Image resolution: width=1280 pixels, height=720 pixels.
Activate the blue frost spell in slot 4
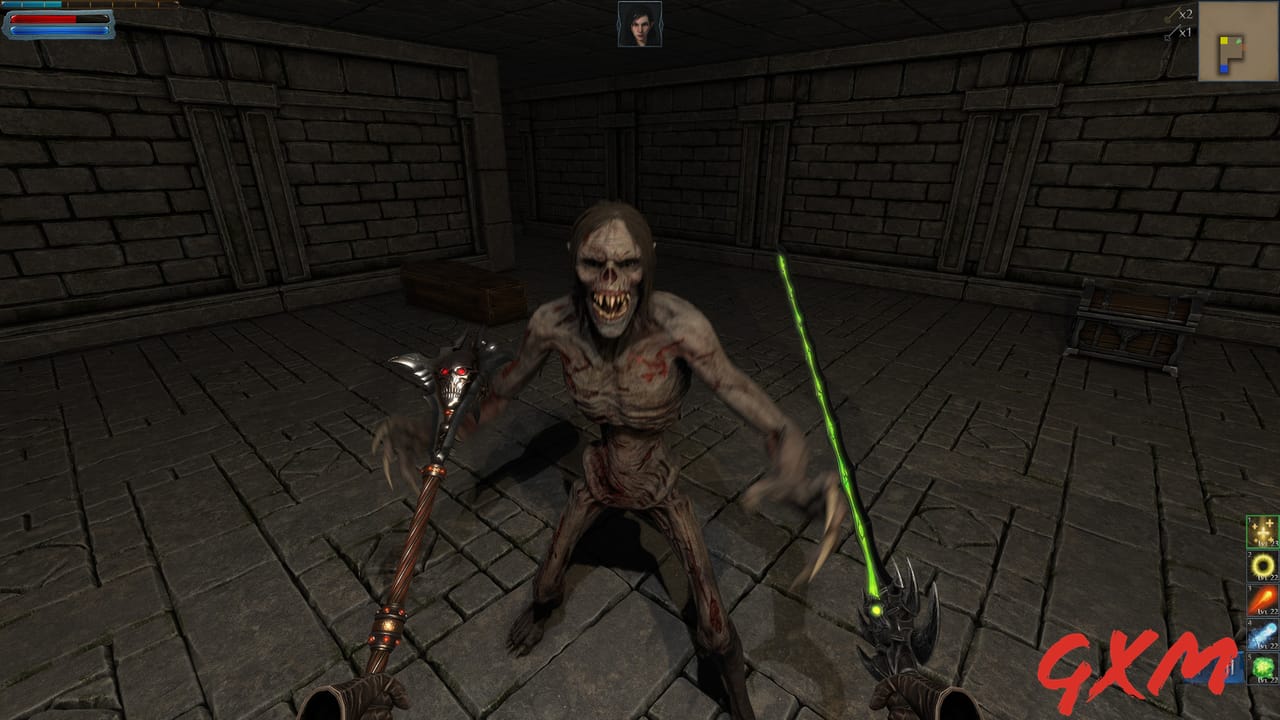tap(1264, 631)
